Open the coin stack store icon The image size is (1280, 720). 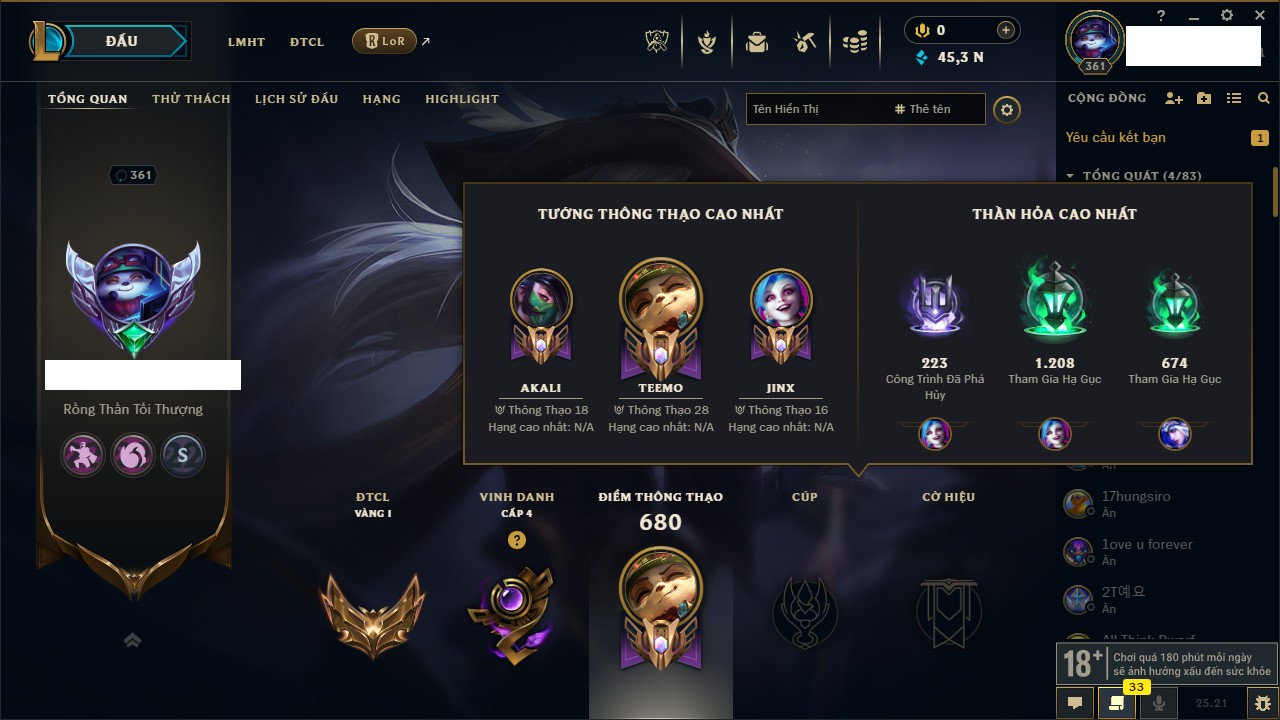tap(854, 42)
